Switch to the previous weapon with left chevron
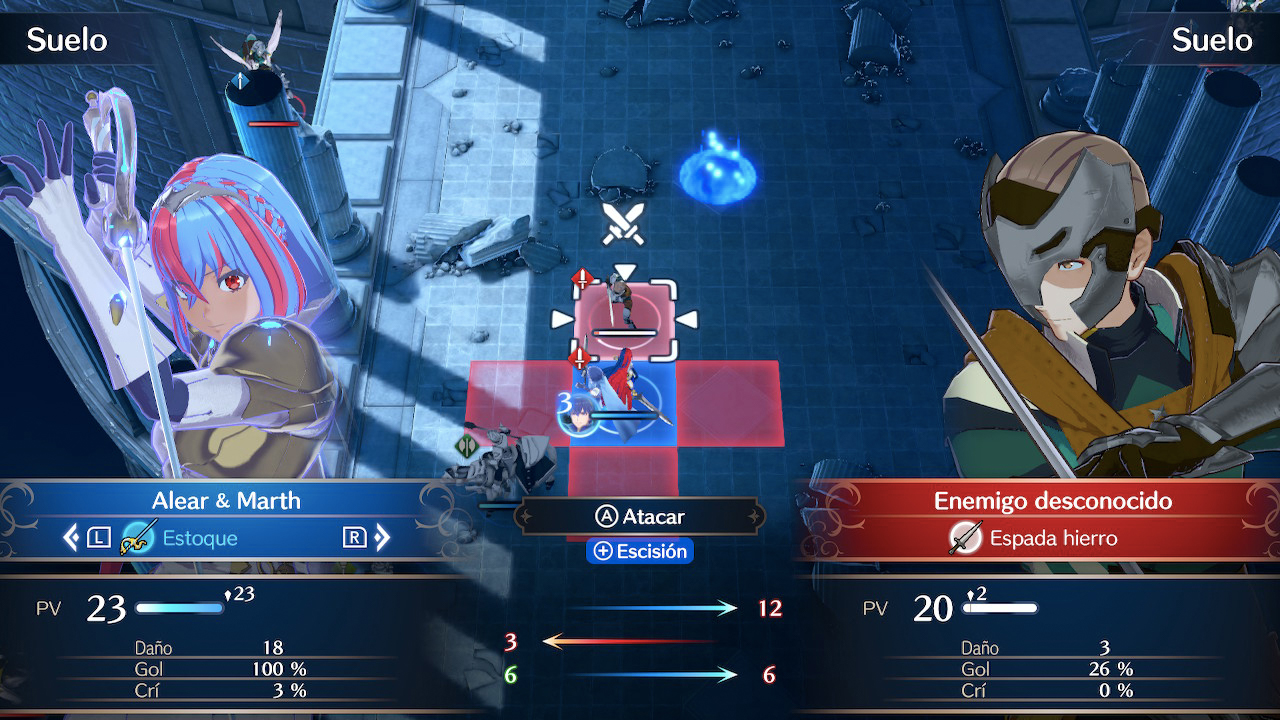 (71, 538)
